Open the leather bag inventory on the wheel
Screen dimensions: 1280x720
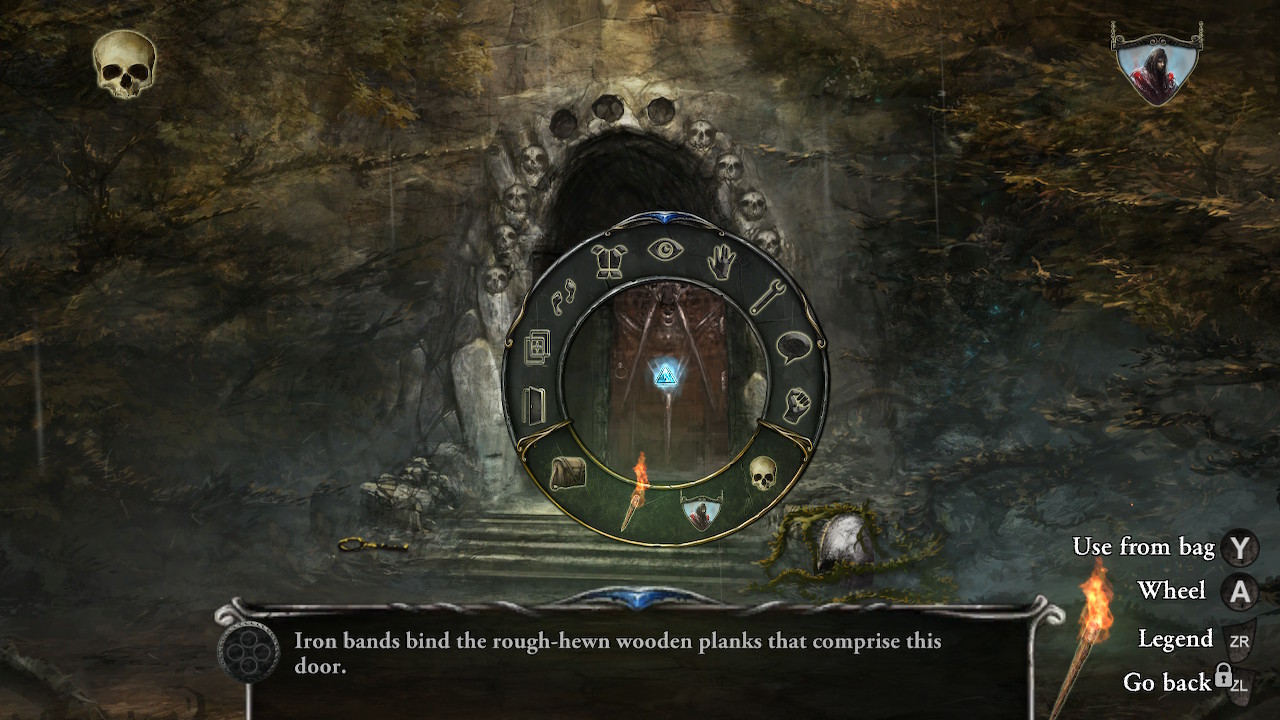click(x=567, y=472)
